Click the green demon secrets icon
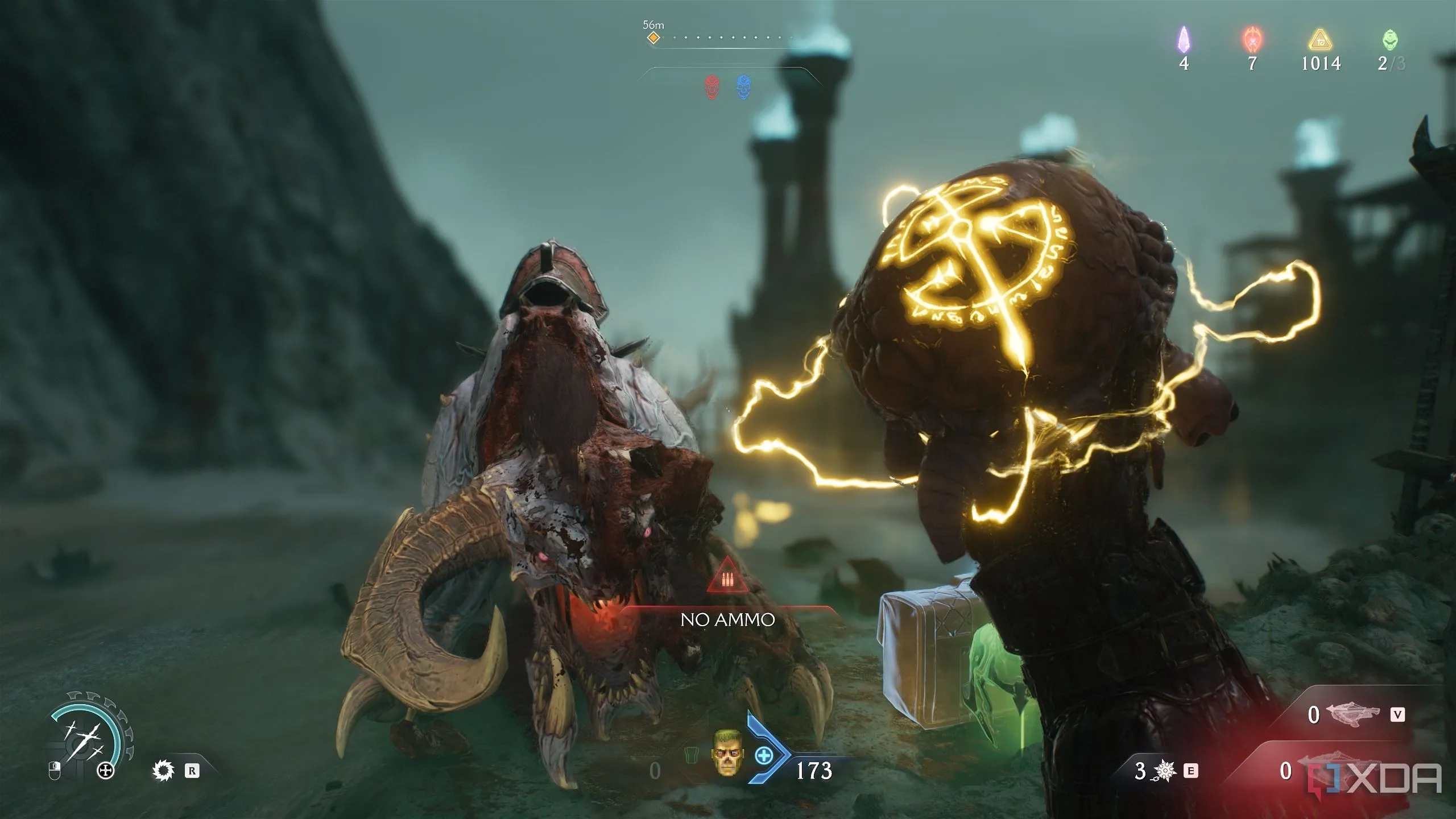 pyautogui.click(x=1389, y=39)
